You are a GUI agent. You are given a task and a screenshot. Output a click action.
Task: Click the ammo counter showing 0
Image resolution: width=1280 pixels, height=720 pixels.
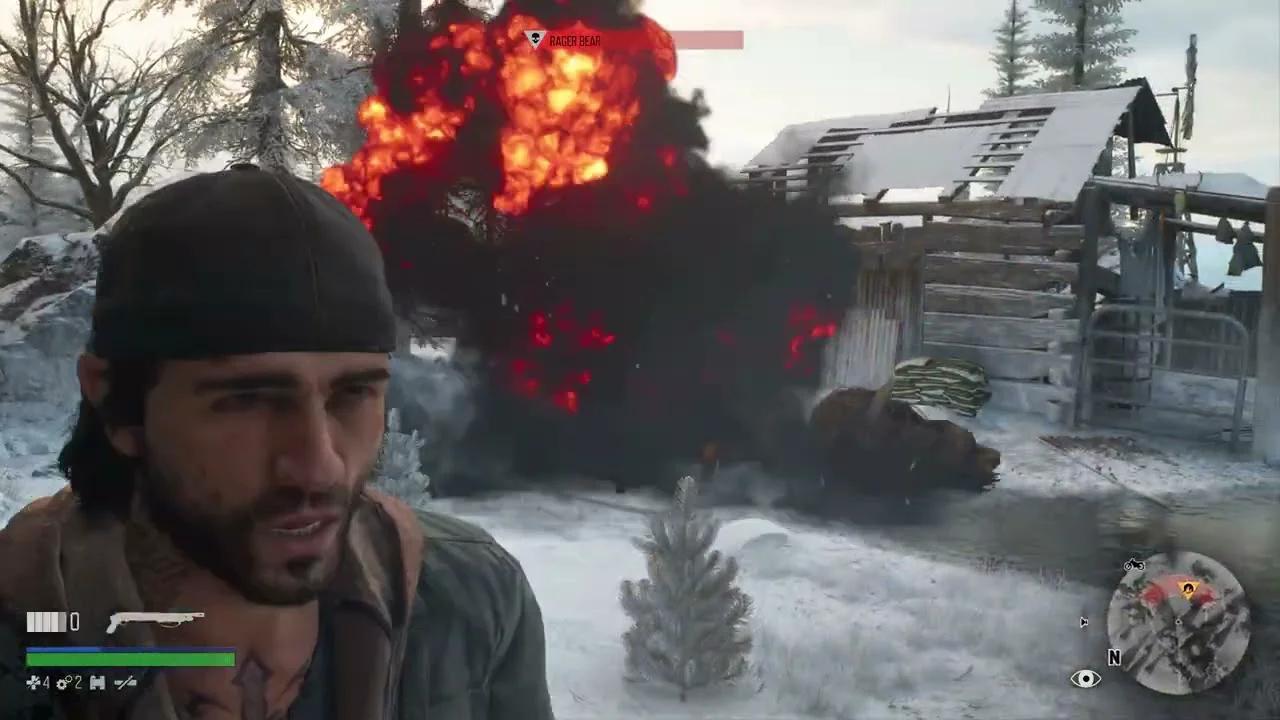click(x=75, y=622)
